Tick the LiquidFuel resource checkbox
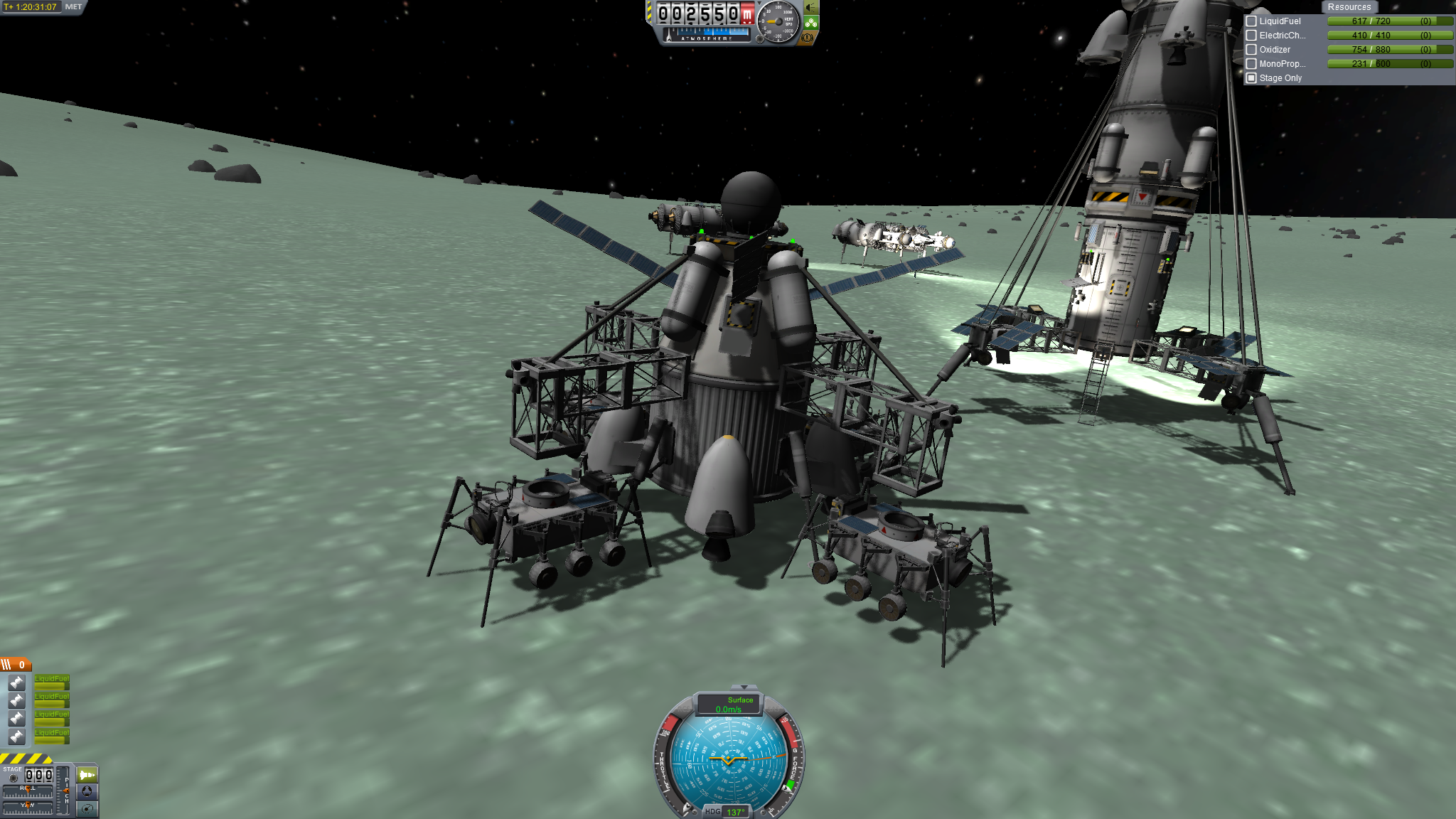This screenshot has height=819, width=1456. 1251,21
